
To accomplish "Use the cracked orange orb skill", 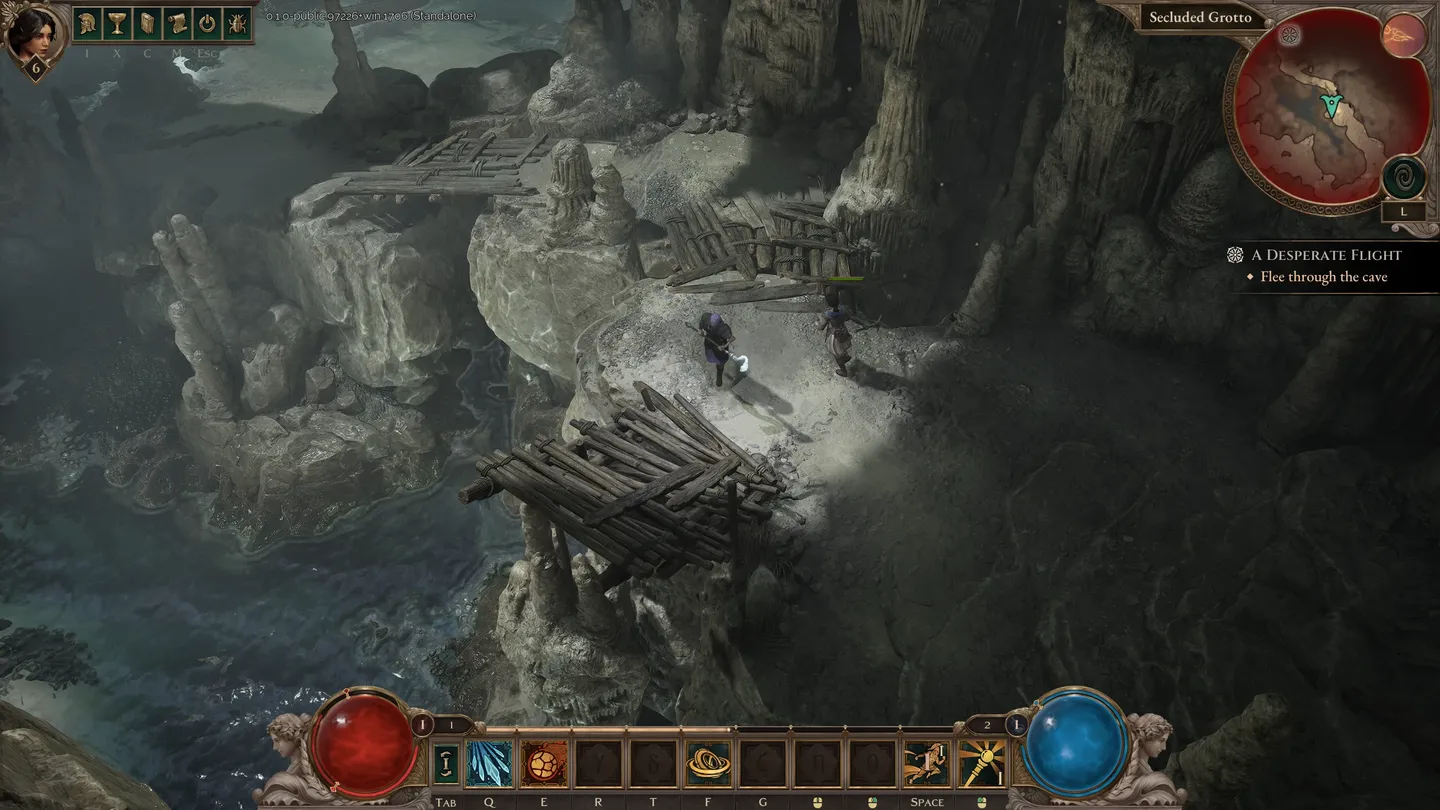I will [x=544, y=764].
